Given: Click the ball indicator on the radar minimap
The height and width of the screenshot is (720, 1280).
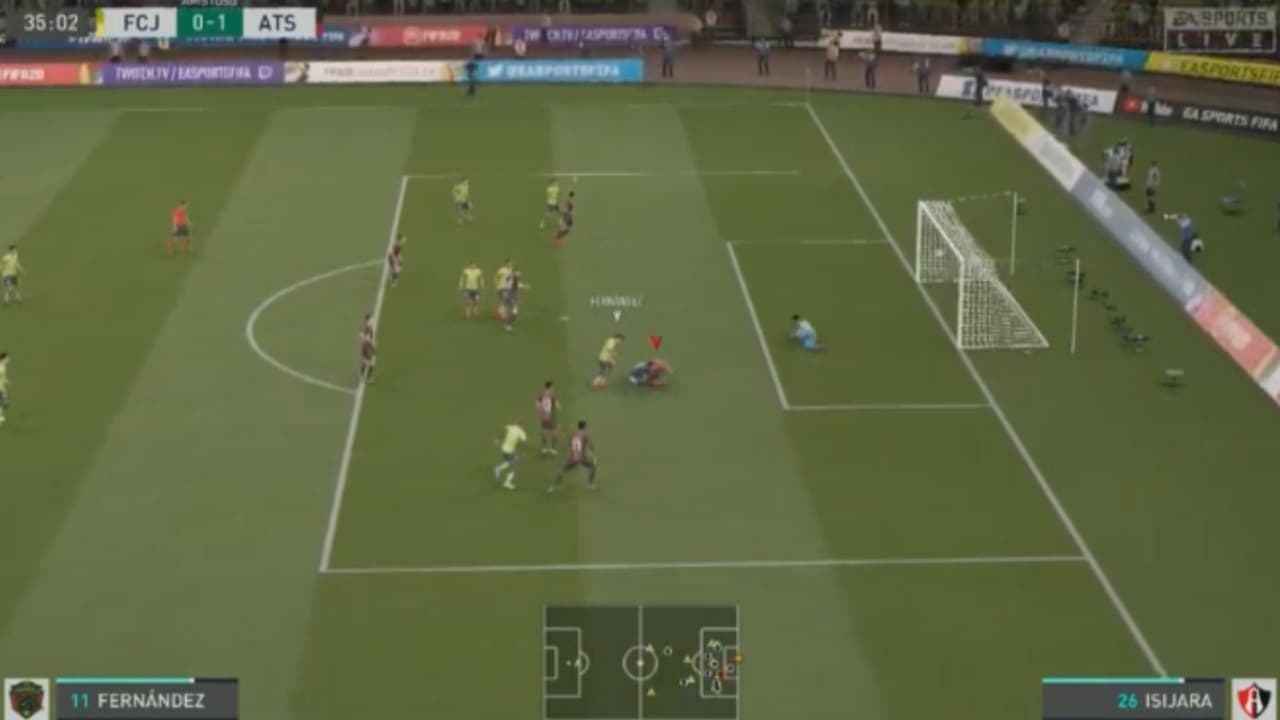Looking at the screenshot, I should click(738, 658).
